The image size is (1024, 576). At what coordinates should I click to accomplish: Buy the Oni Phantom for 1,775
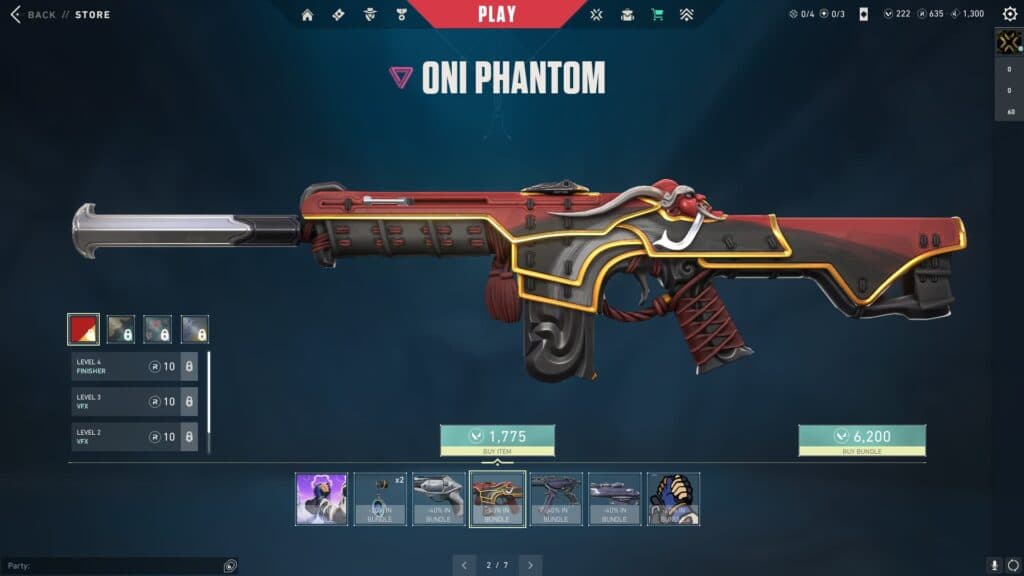coord(497,439)
